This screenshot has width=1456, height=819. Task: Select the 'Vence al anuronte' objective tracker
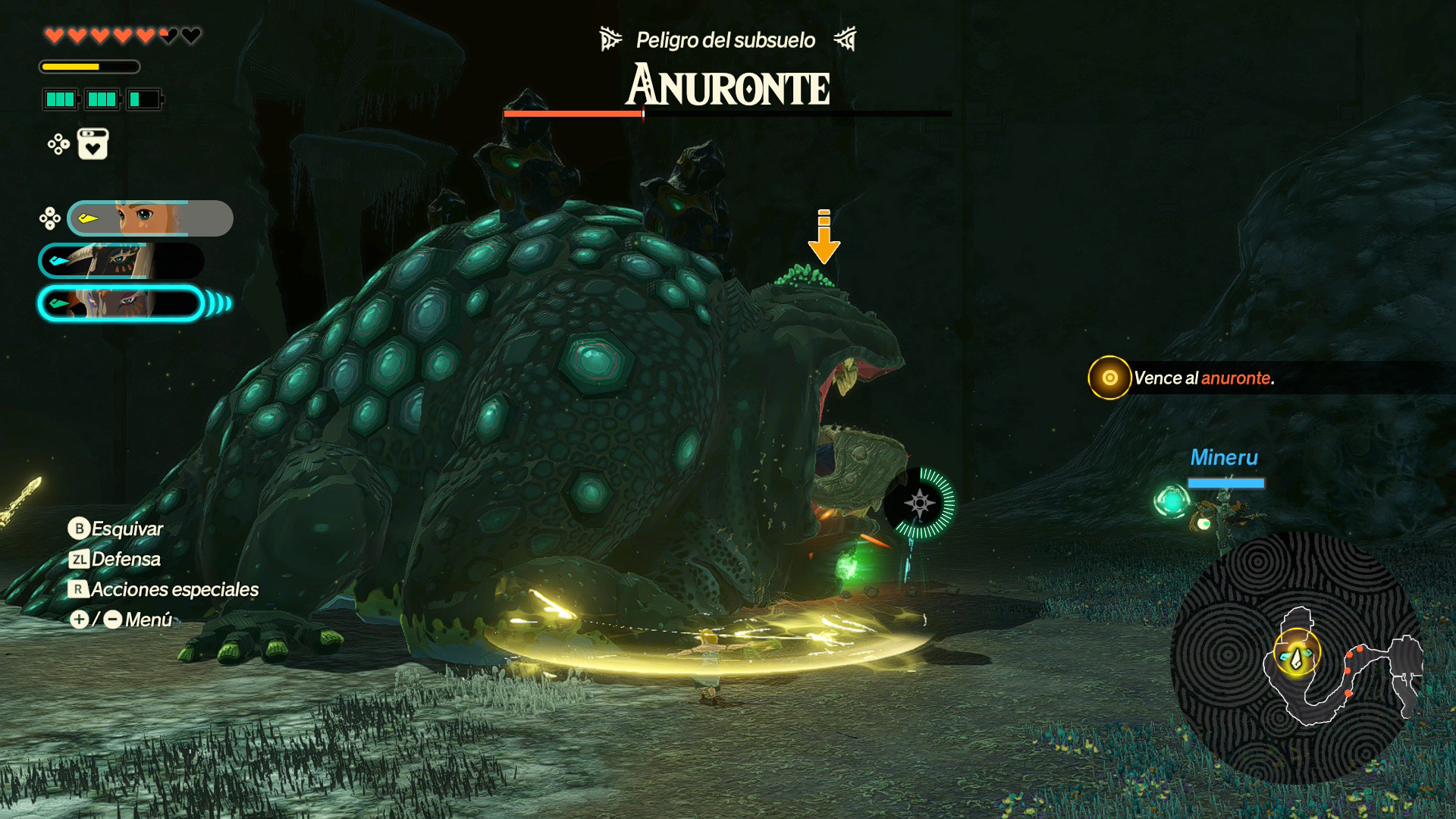(x=1203, y=378)
